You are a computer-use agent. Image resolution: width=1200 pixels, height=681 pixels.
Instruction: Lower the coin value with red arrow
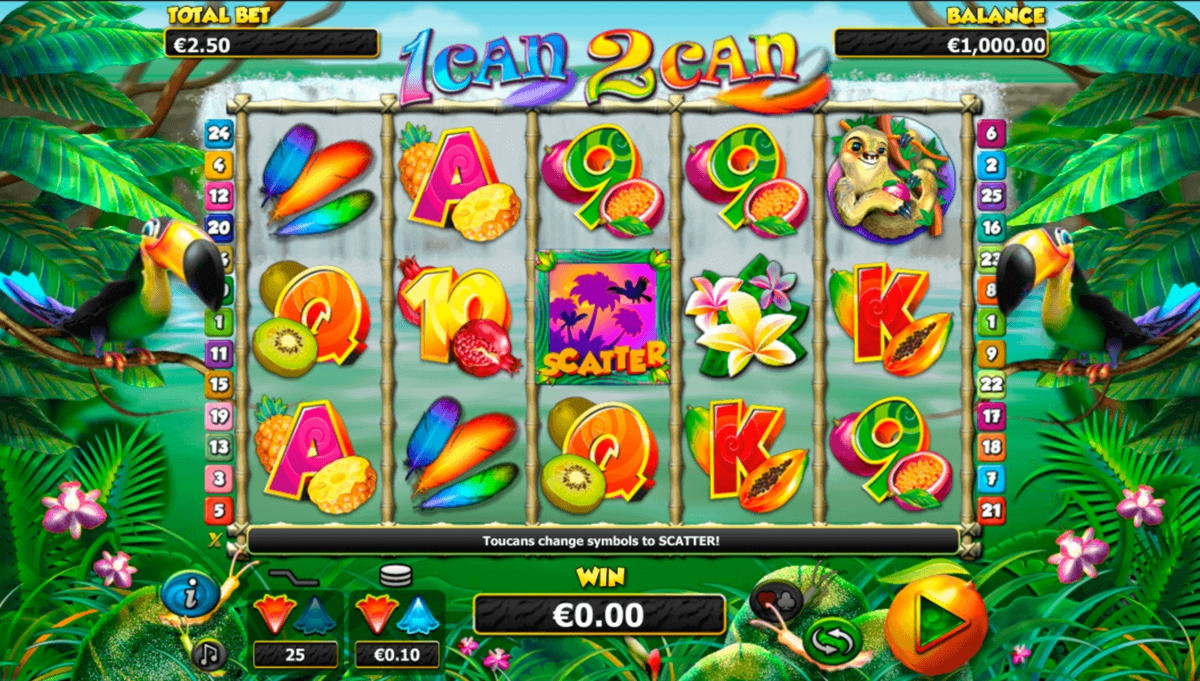click(x=376, y=613)
